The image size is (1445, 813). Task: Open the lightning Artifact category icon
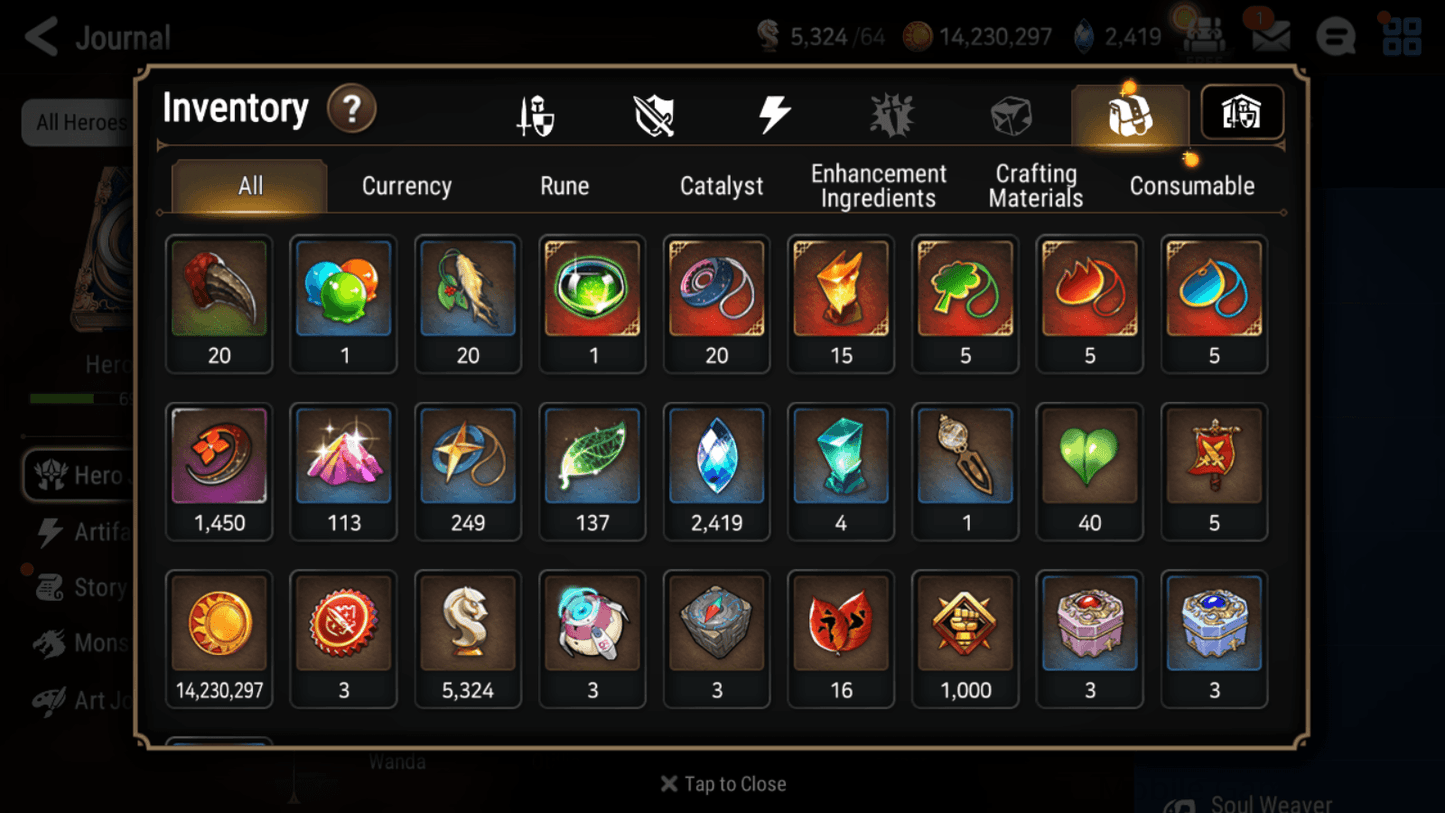point(774,113)
